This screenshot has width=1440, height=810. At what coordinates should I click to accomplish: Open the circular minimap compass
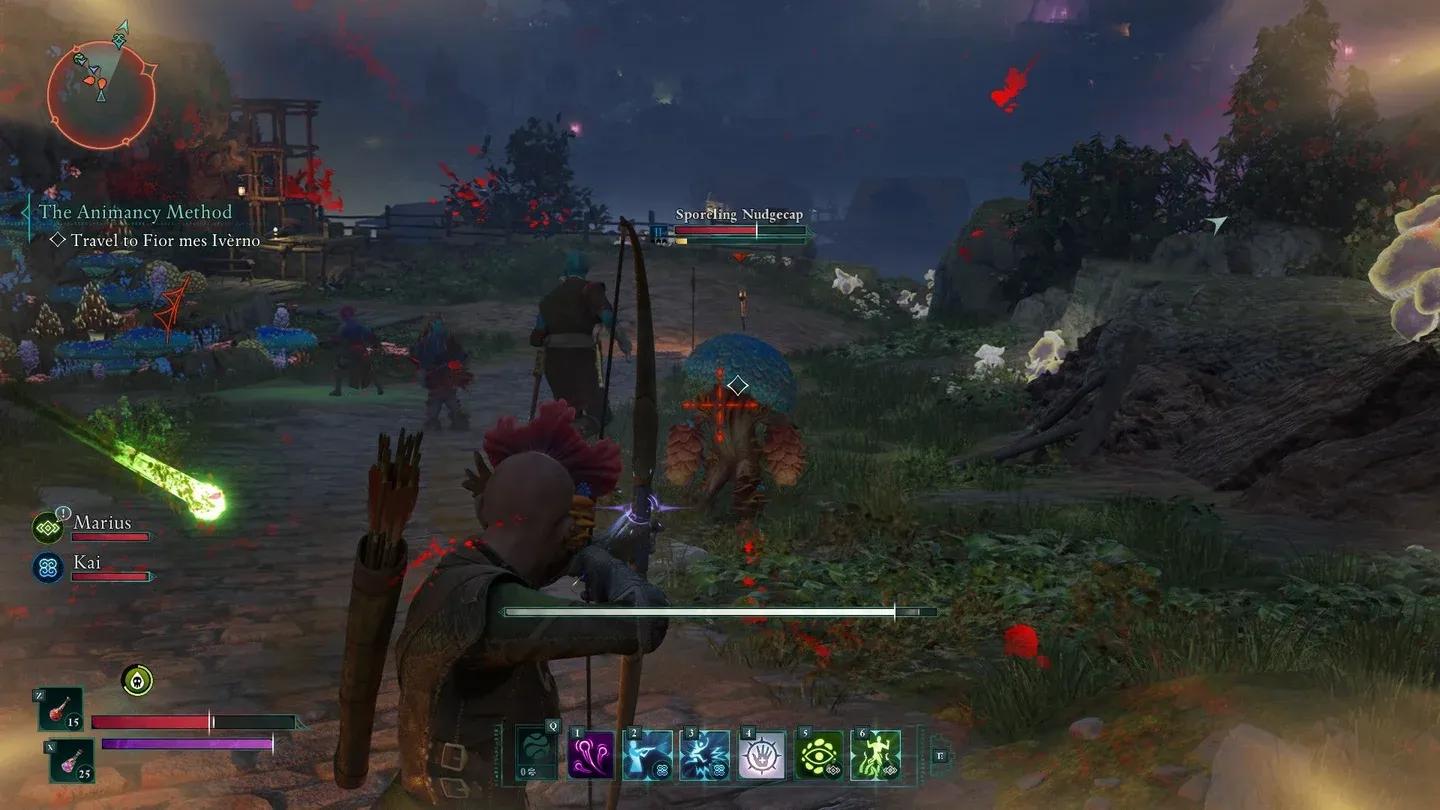[101, 94]
